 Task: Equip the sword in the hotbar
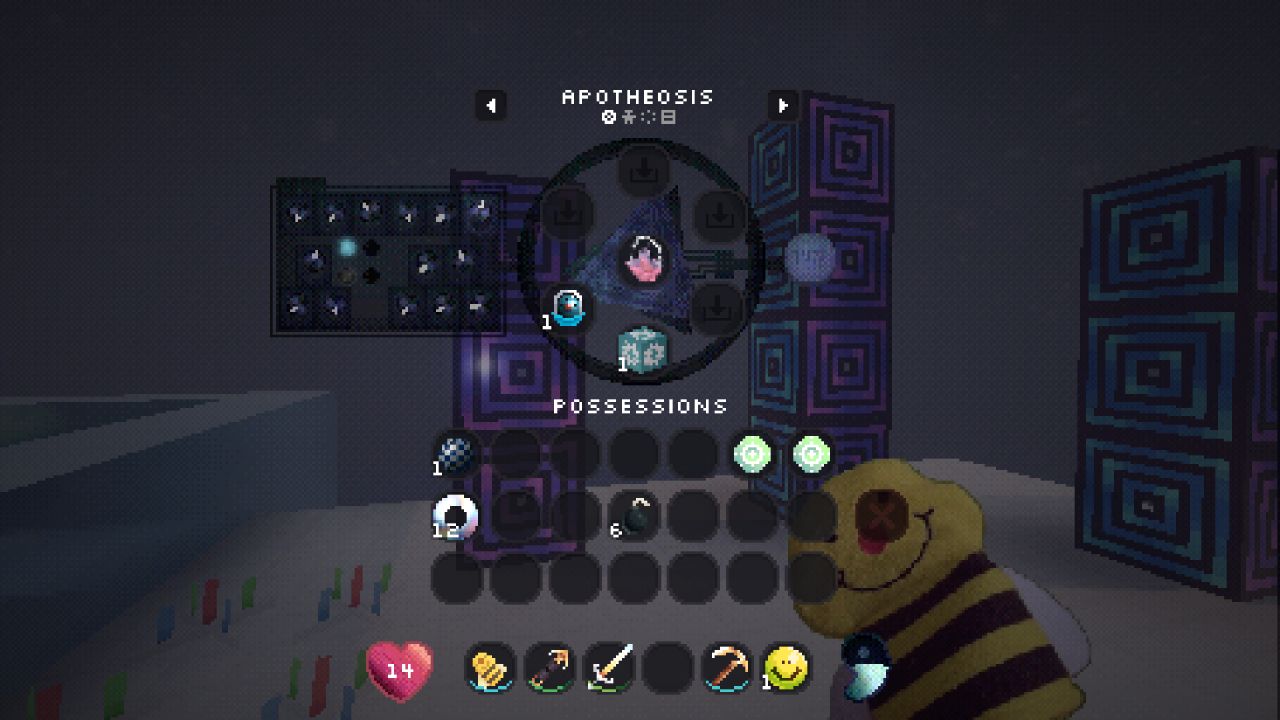[x=609, y=667]
